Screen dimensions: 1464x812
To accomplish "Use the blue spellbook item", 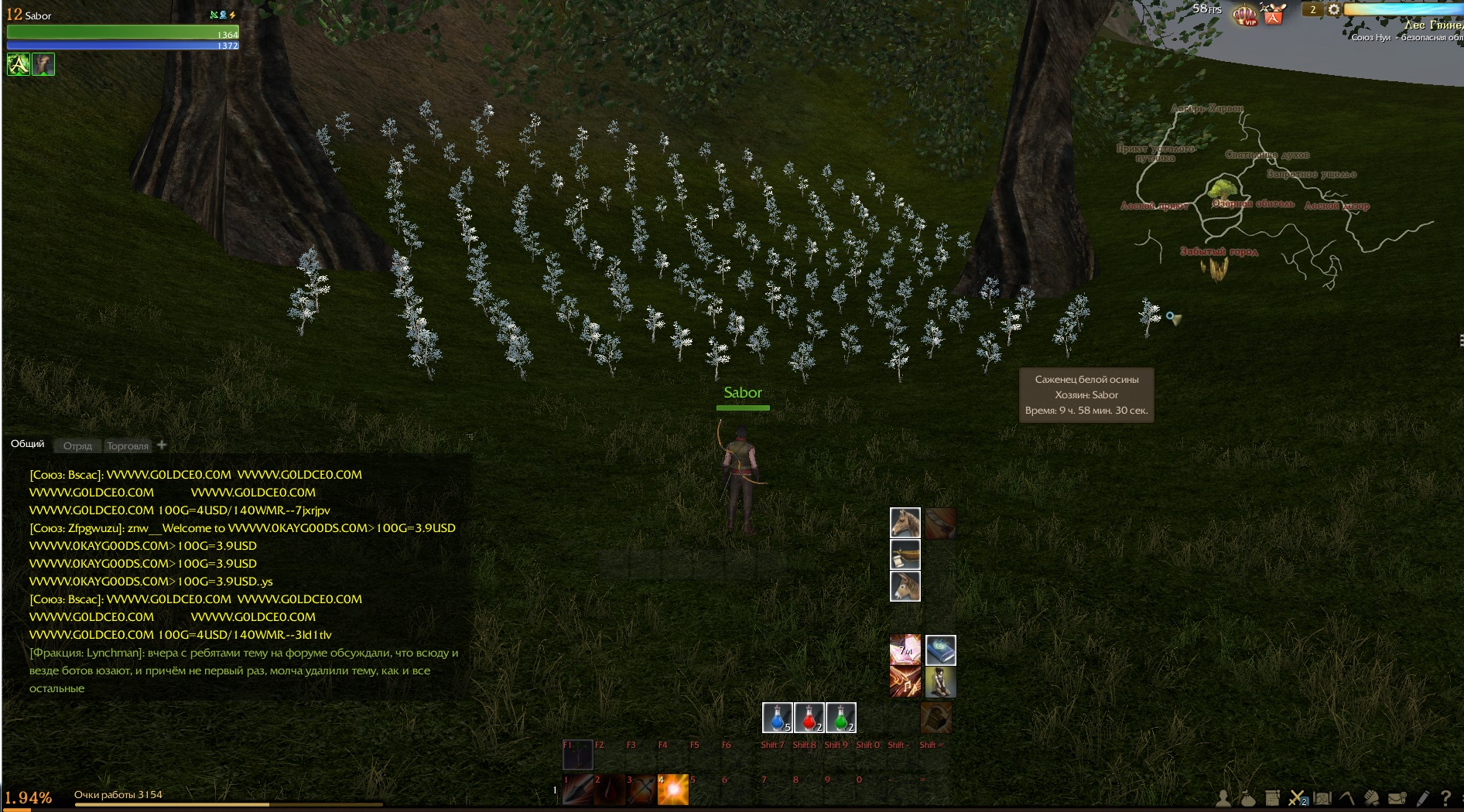I will point(940,650).
